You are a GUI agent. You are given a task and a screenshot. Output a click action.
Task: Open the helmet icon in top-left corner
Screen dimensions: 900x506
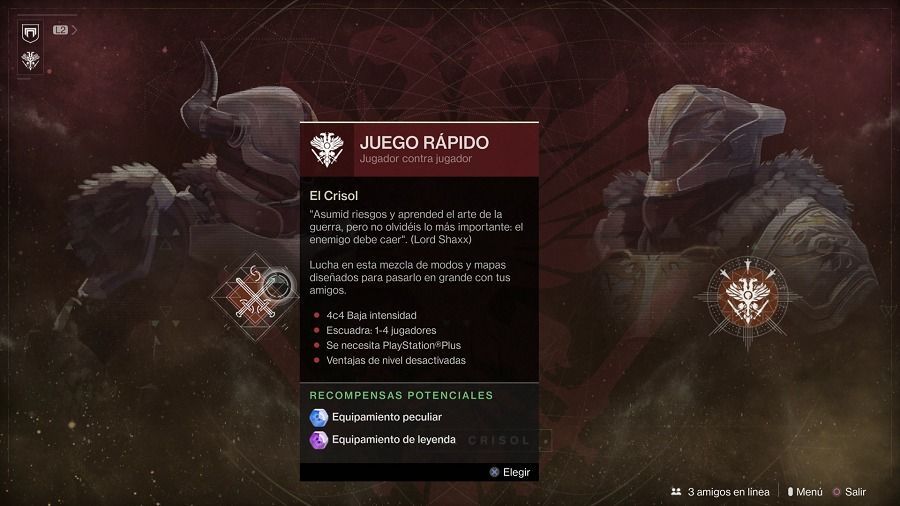coord(30,32)
